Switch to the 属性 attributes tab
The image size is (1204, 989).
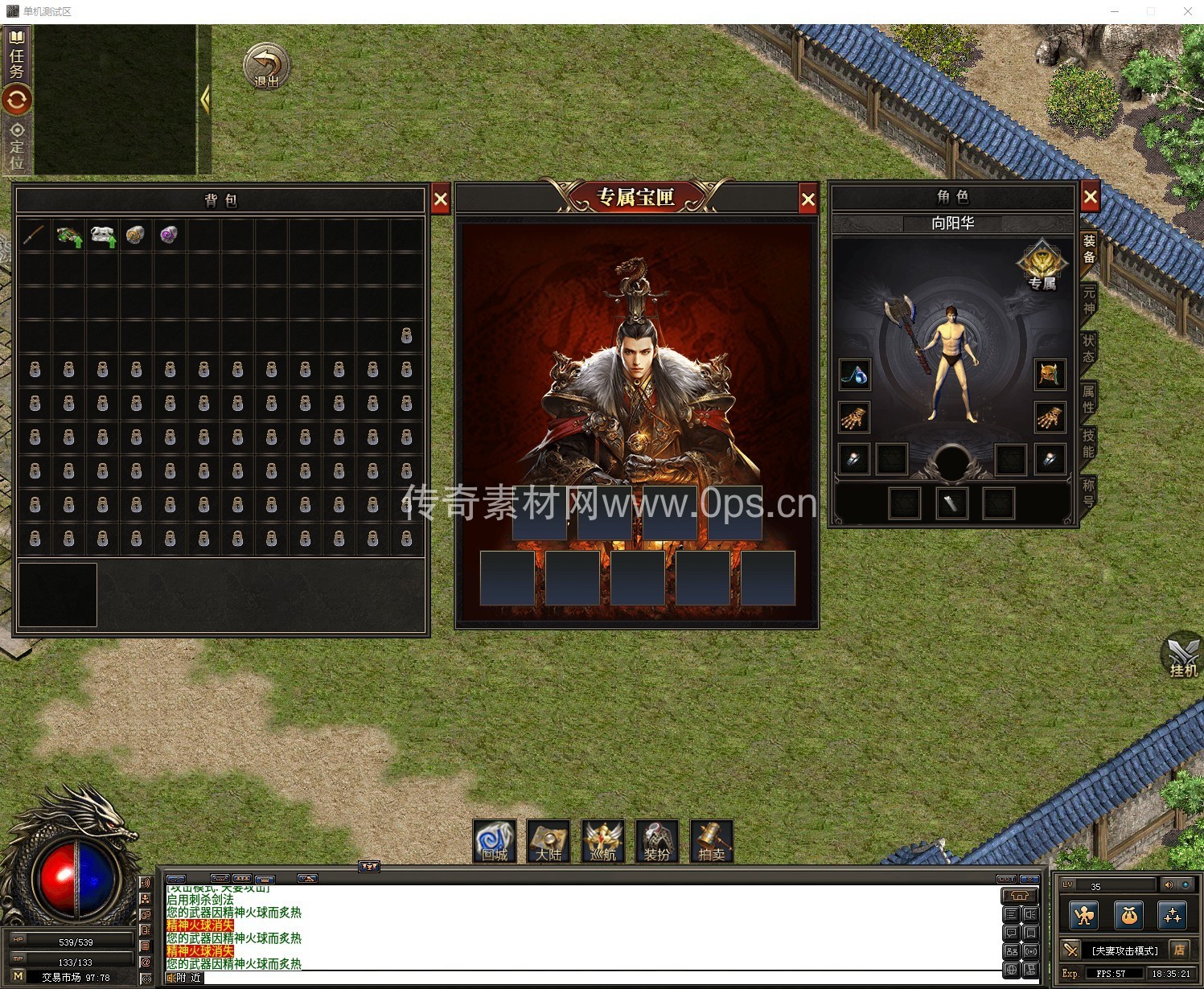(x=1088, y=399)
